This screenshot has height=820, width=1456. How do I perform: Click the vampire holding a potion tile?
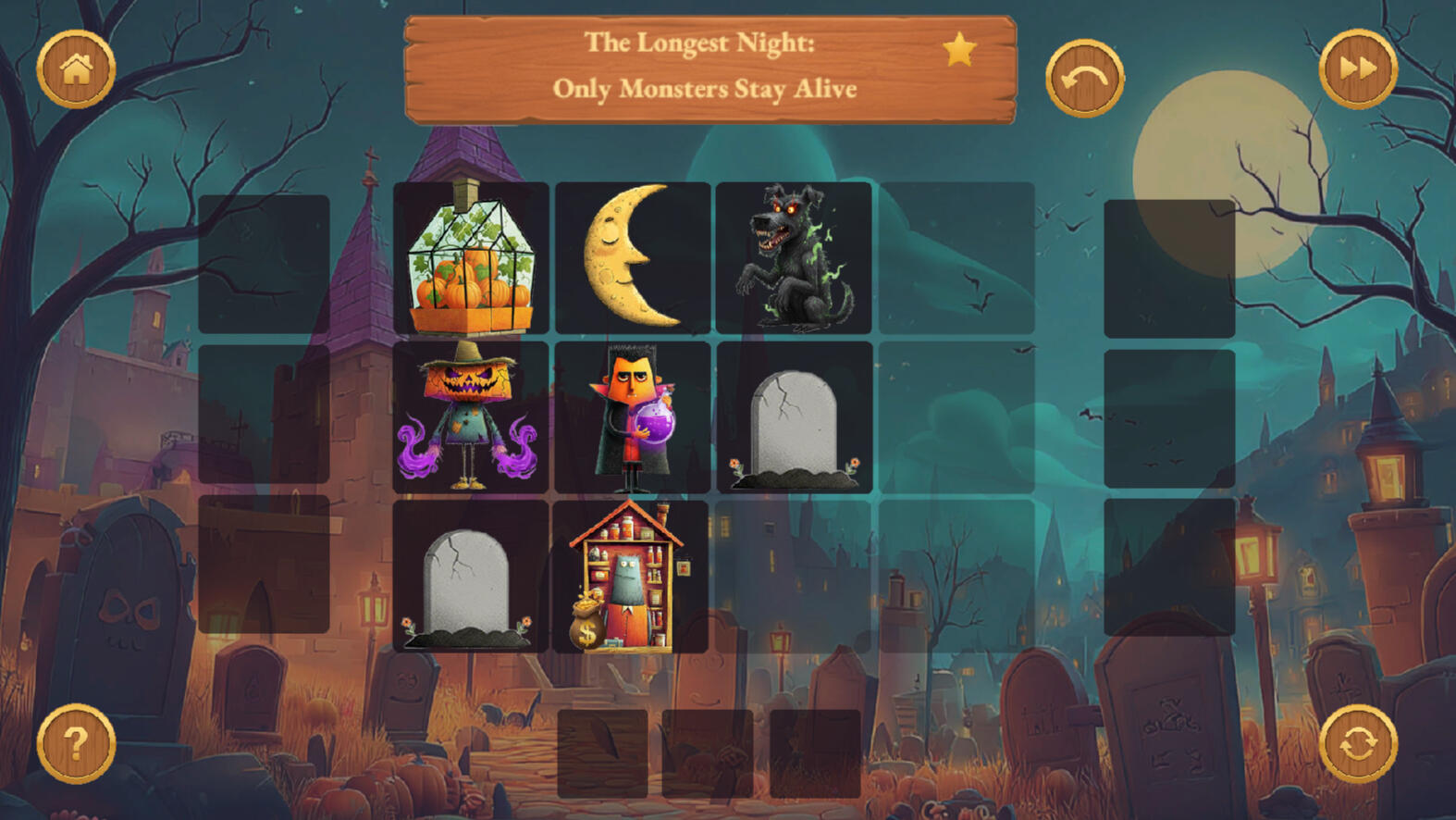633,417
